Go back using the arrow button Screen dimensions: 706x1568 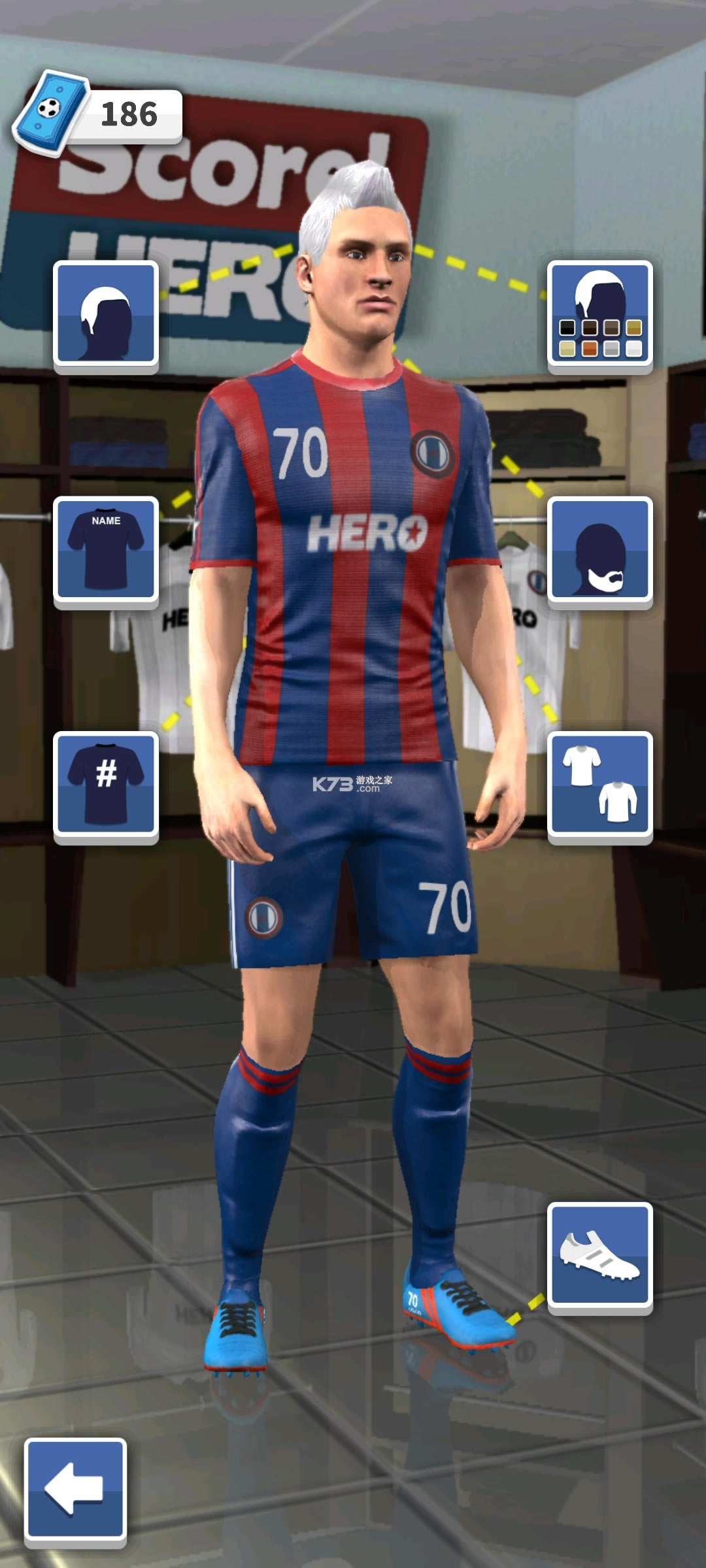coord(75,1489)
